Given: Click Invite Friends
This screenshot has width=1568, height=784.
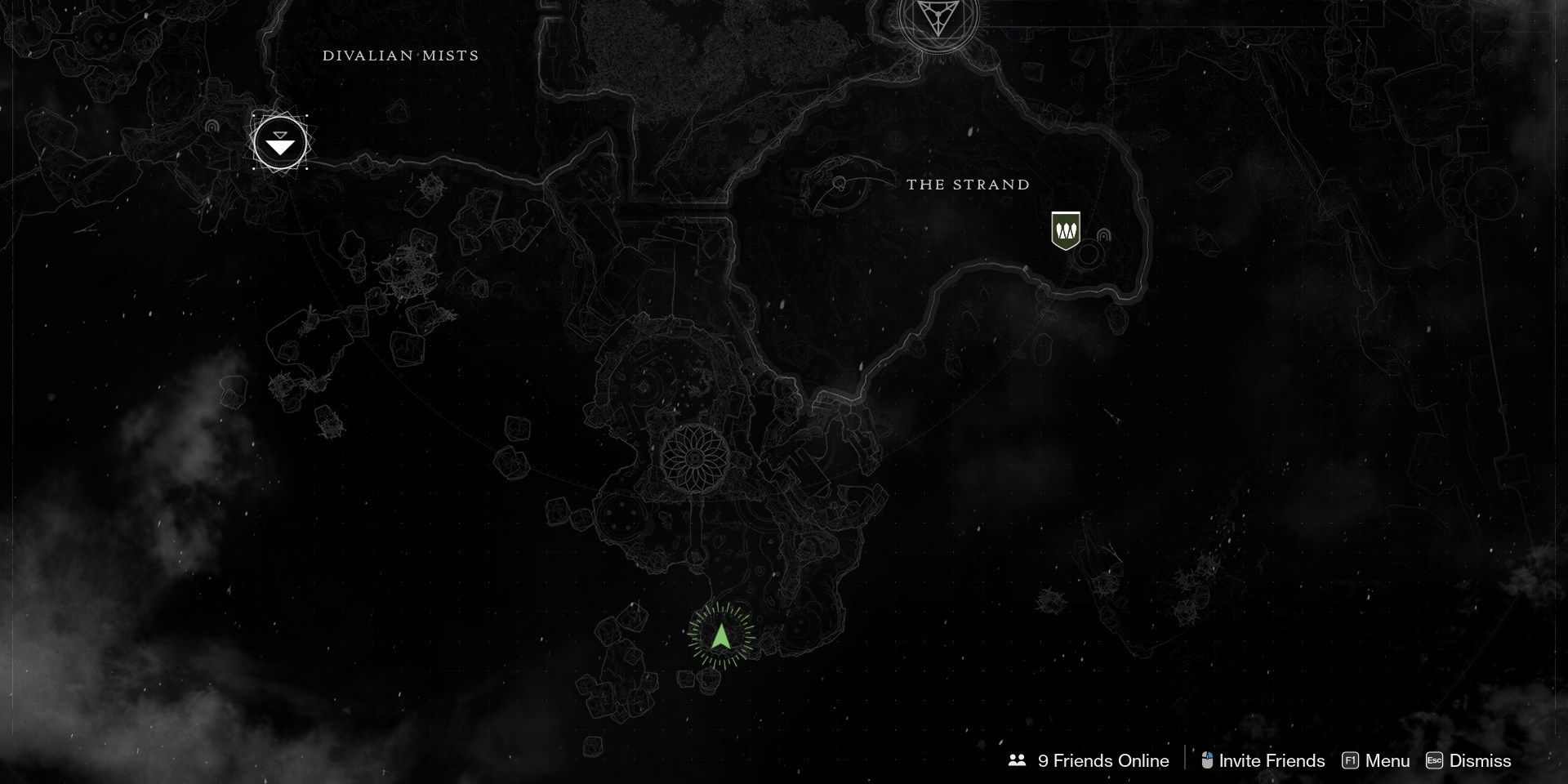Looking at the screenshot, I should pyautogui.click(x=1272, y=760).
